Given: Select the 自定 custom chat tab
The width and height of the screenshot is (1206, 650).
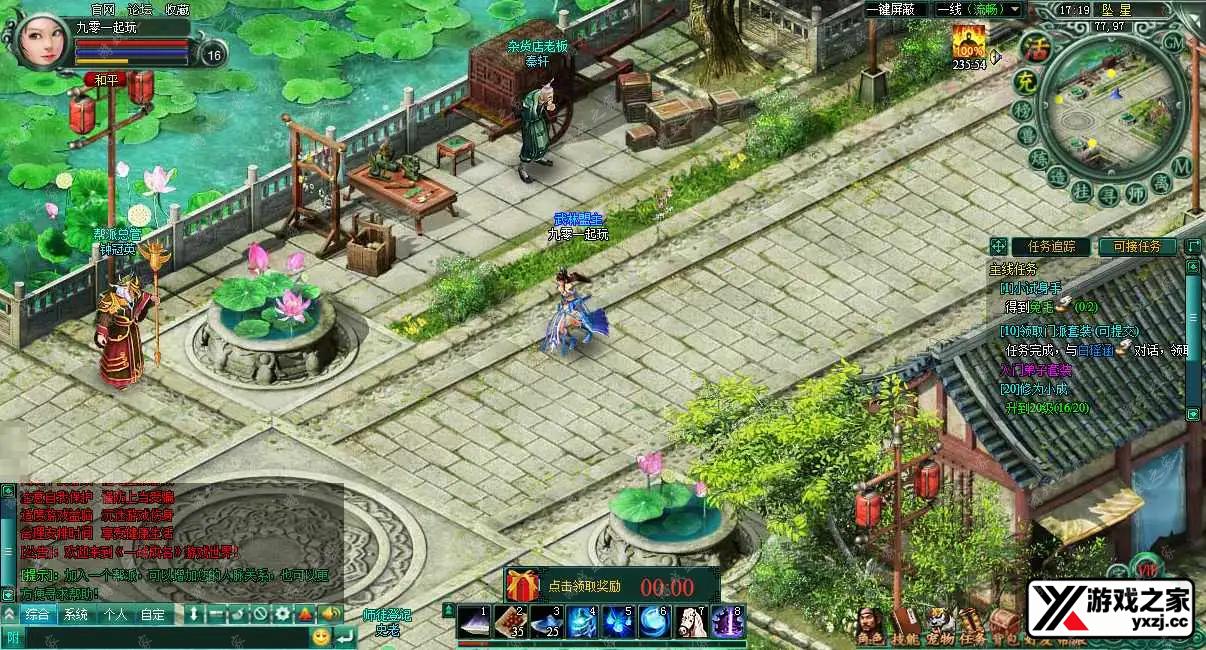Looking at the screenshot, I should click(x=153, y=614).
